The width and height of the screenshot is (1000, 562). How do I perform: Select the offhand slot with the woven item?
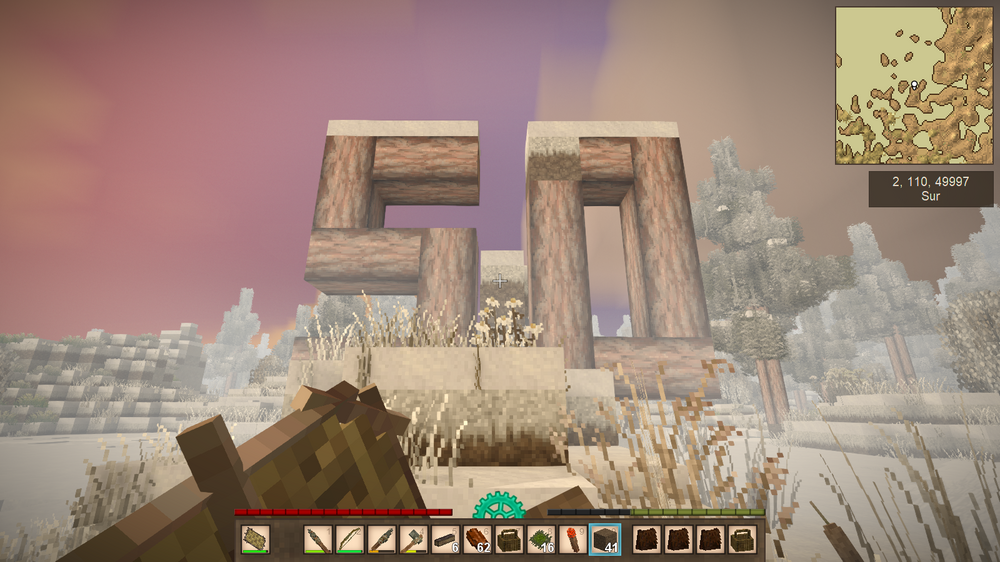tap(255, 540)
